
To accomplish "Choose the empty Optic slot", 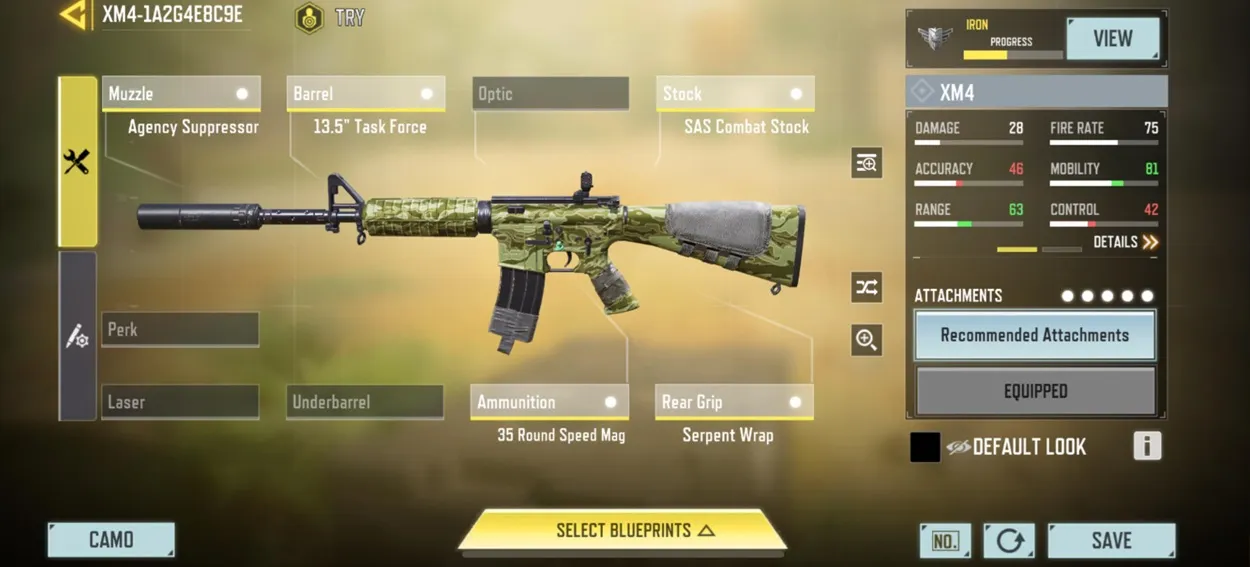I will tap(550, 94).
